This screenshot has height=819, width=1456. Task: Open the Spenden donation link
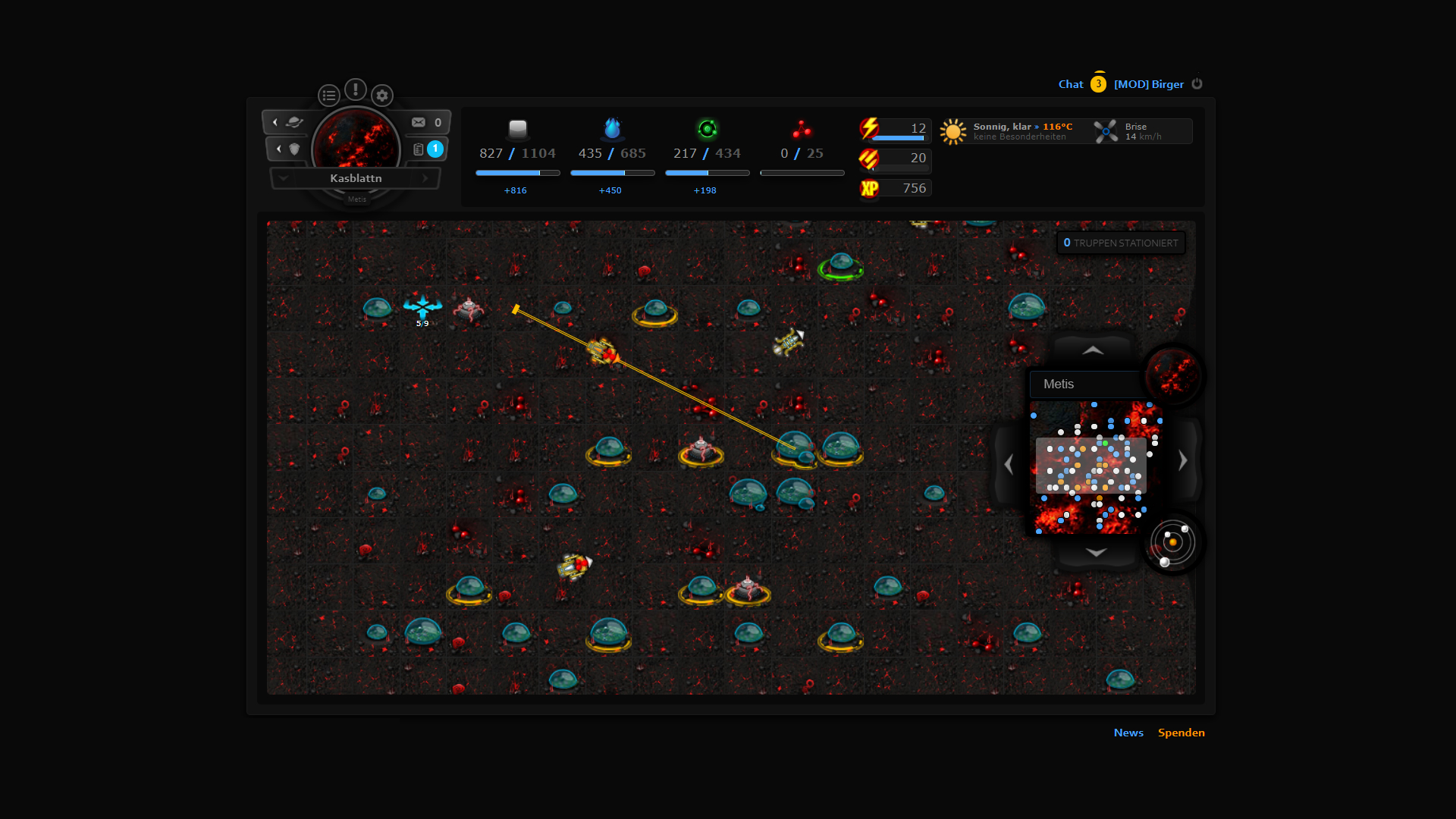coord(1181,733)
